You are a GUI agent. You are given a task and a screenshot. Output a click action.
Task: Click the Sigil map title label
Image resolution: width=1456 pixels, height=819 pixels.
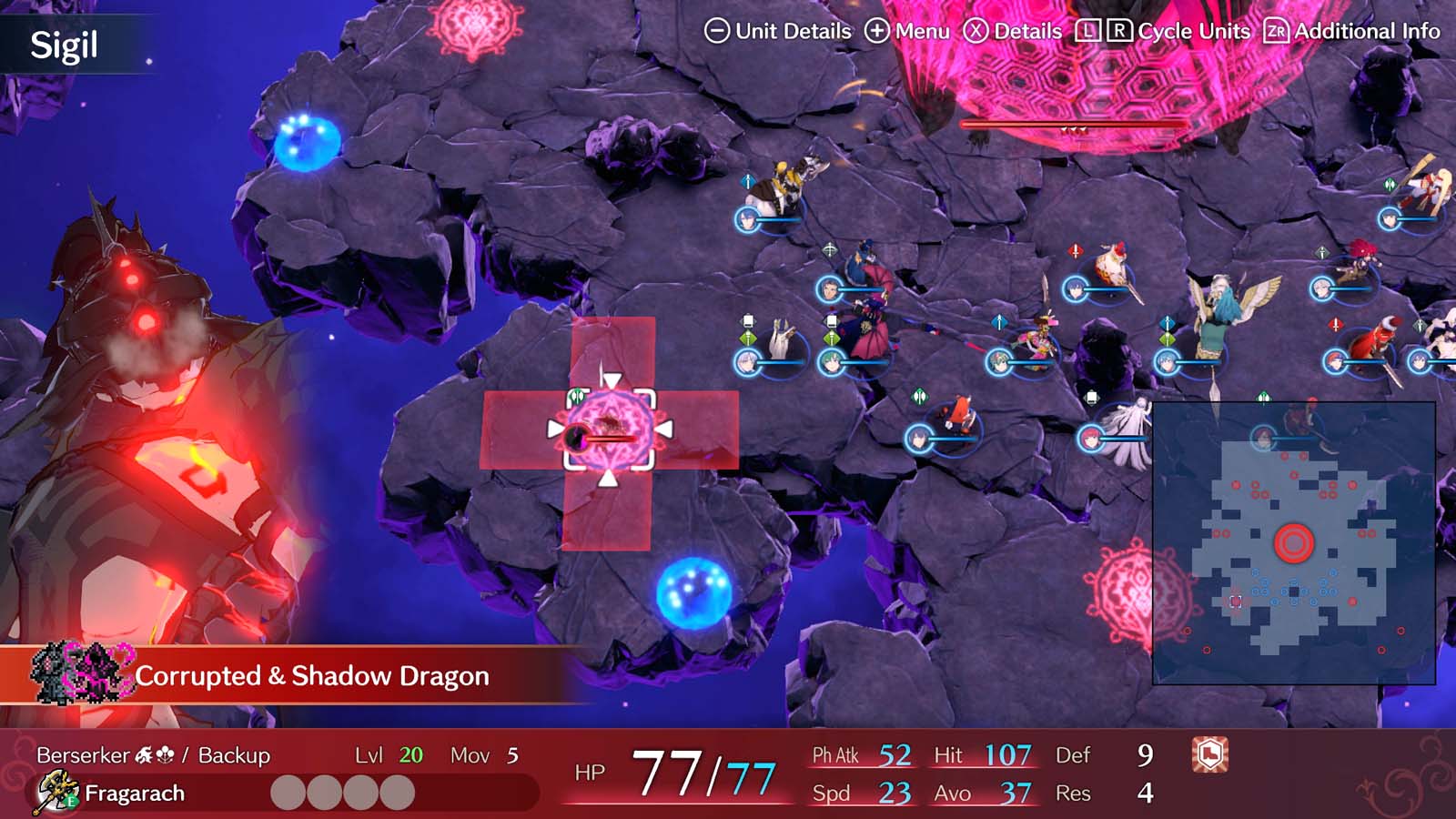64,43
